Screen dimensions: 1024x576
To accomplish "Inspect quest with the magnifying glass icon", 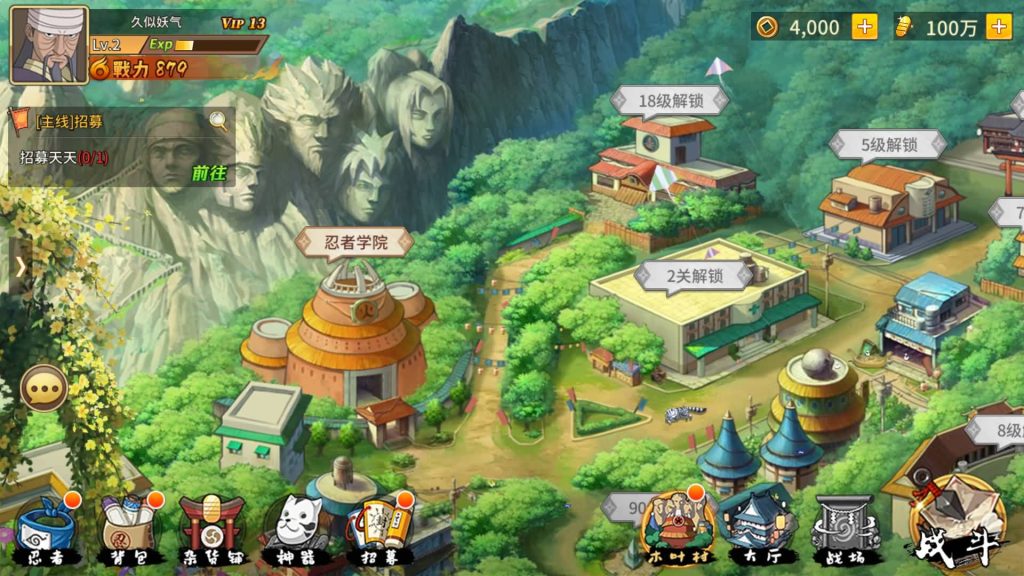I will point(219,122).
